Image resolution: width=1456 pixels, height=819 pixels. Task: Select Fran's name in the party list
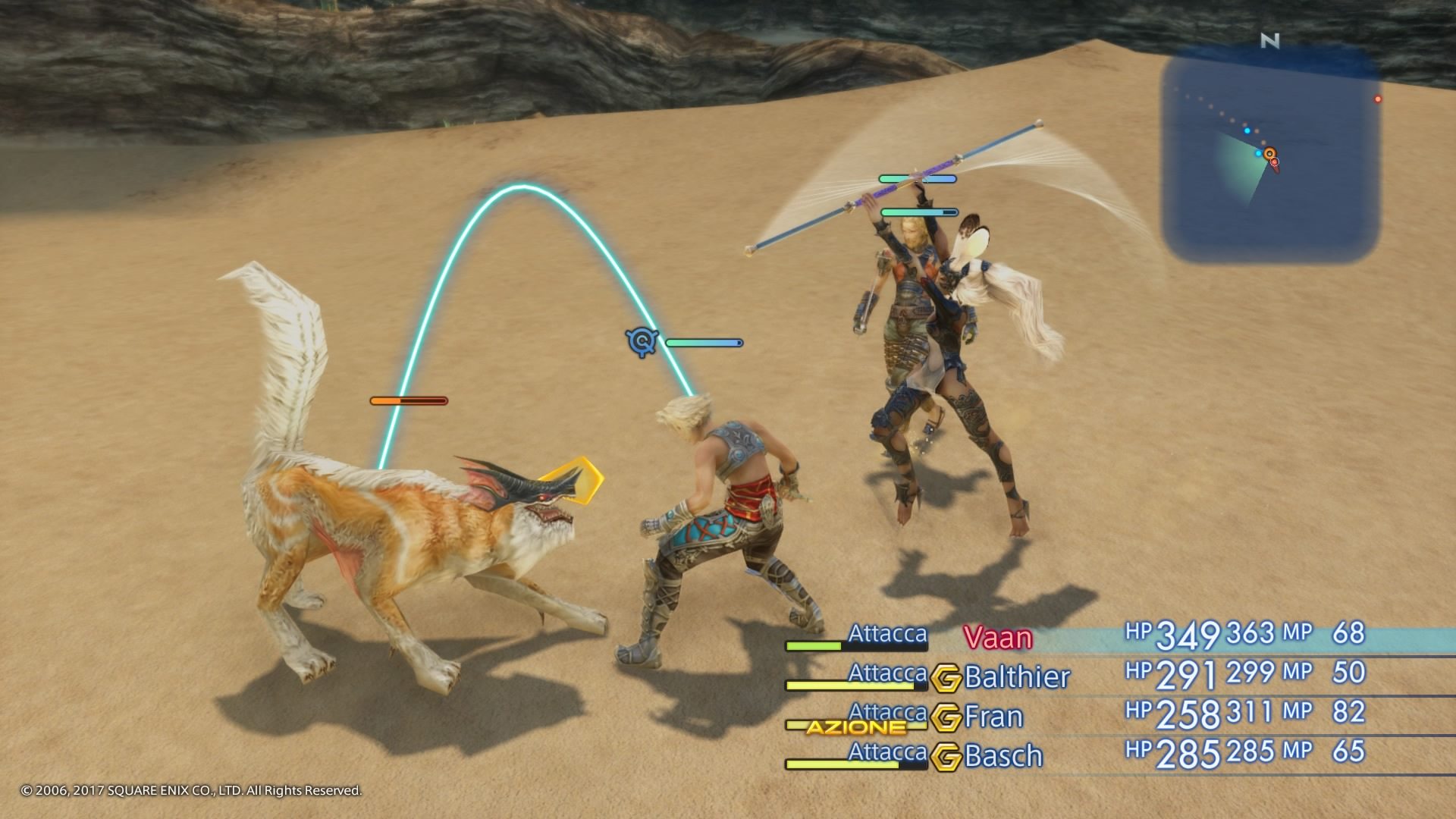[x=993, y=717]
